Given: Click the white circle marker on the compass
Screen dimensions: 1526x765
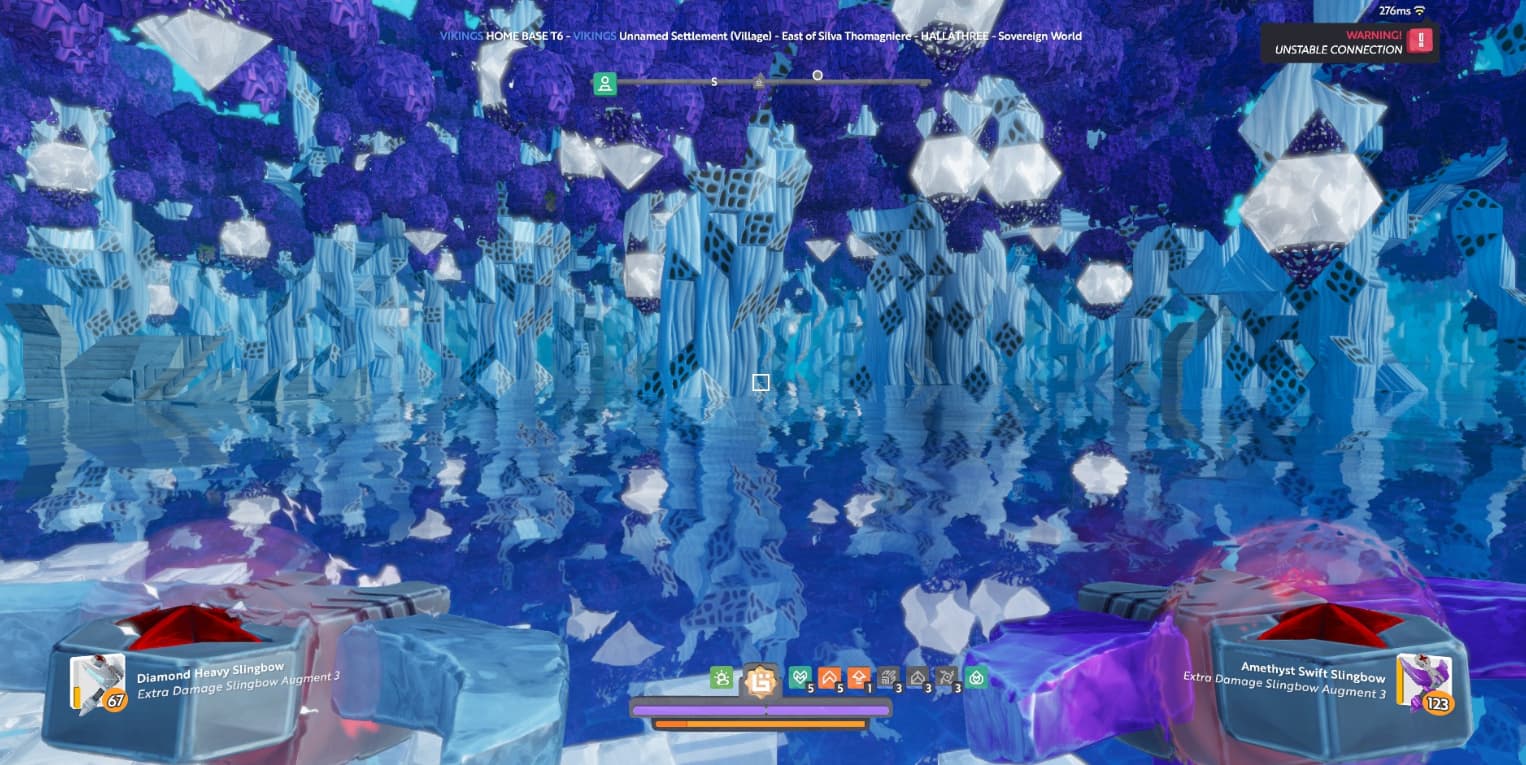Looking at the screenshot, I should 817,75.
